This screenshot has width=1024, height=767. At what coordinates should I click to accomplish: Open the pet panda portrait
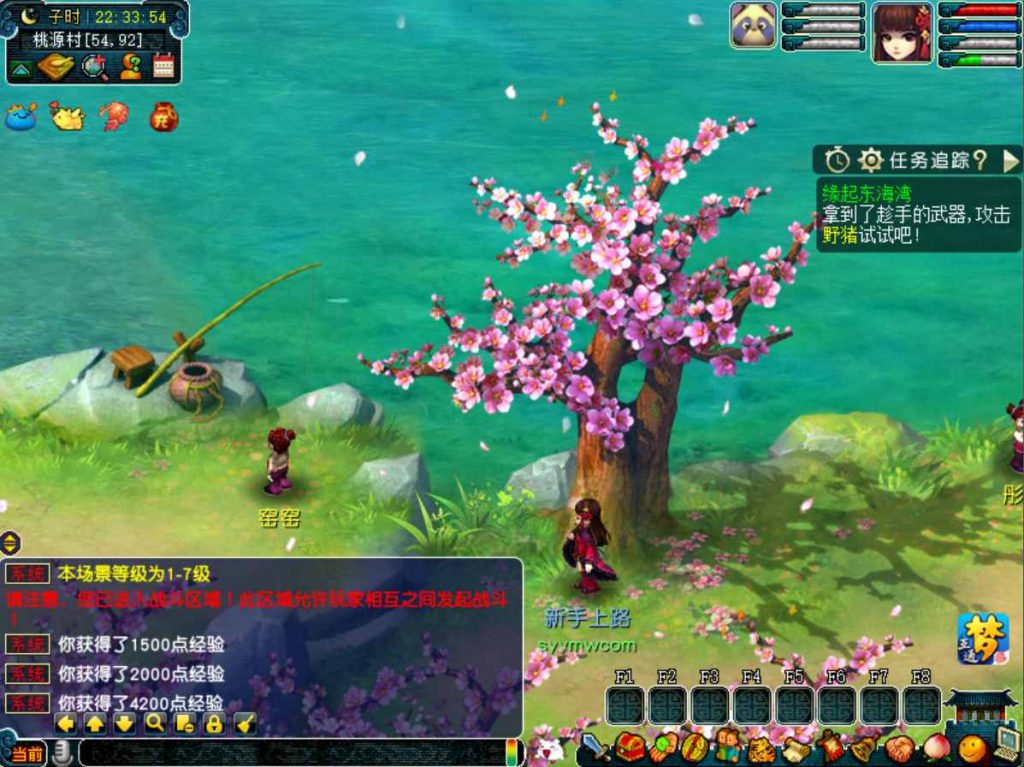pyautogui.click(x=753, y=26)
